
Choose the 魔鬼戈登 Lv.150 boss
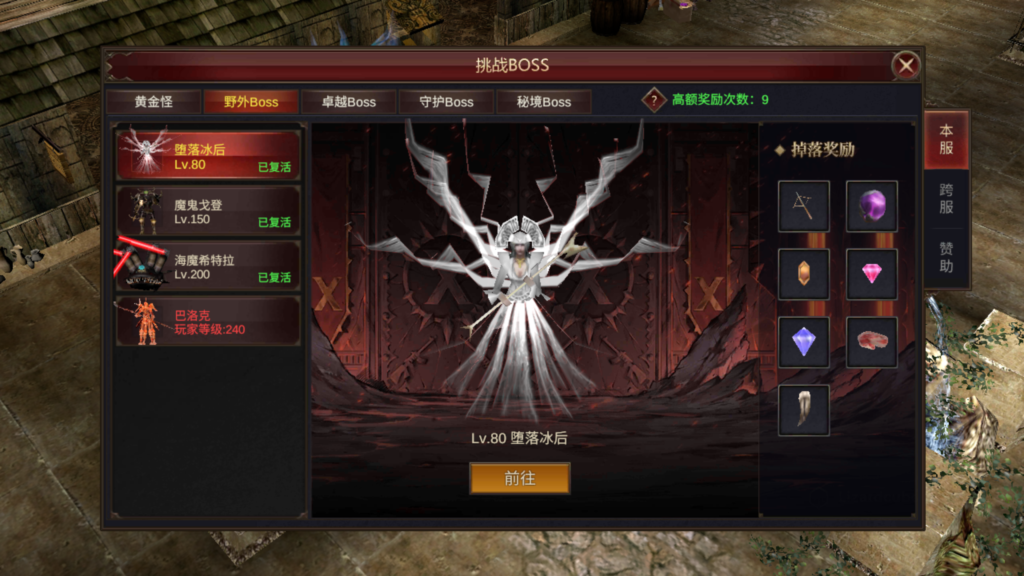point(208,211)
